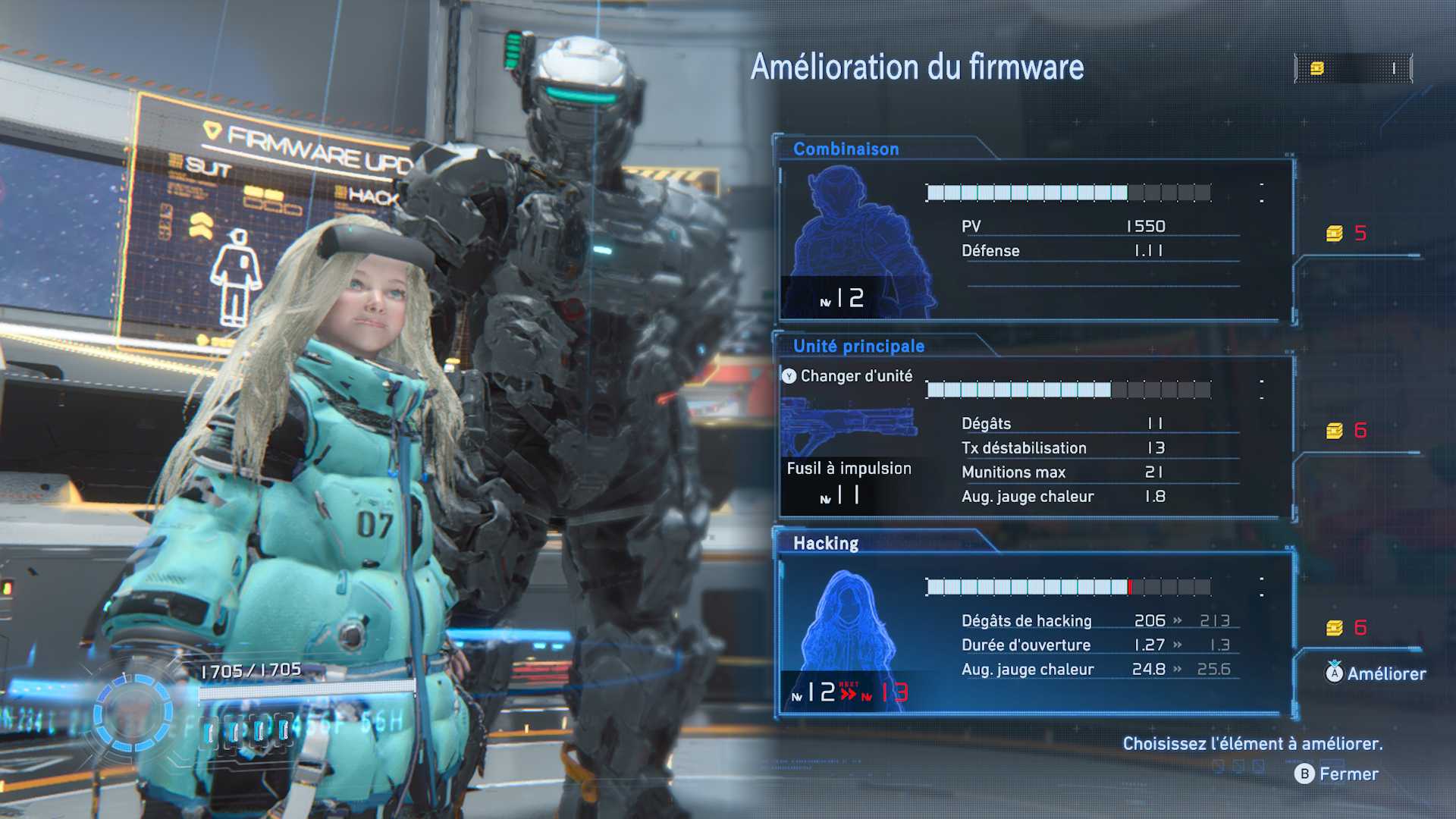Close the menu with Fermer

tap(1338, 773)
